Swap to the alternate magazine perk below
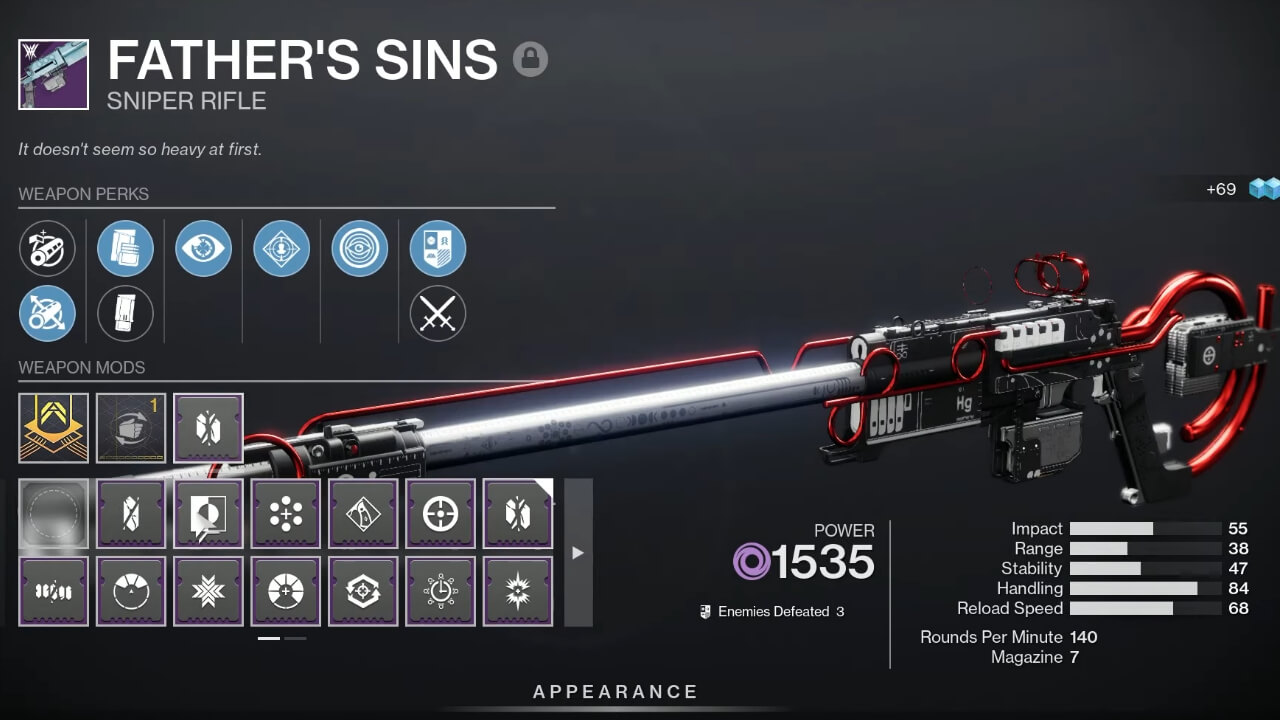This screenshot has height=720, width=1280. pos(125,313)
